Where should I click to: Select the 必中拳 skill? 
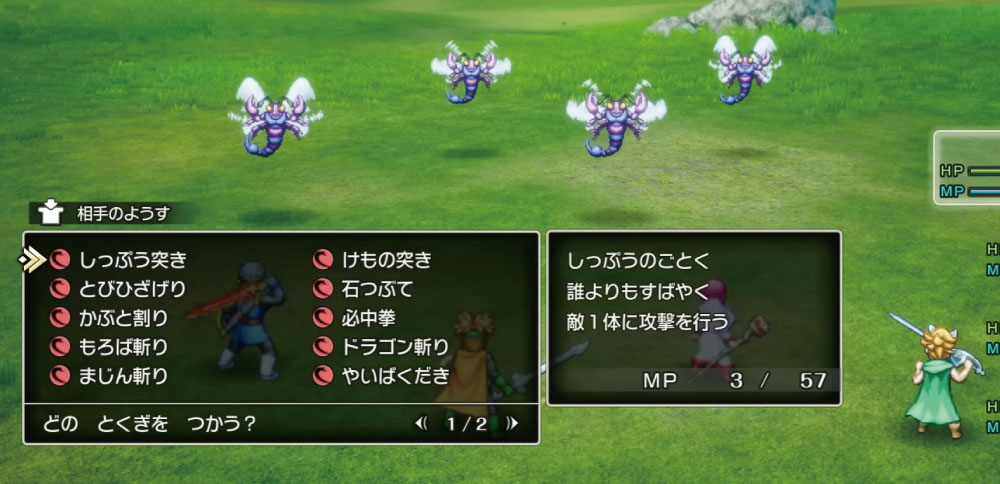click(x=366, y=318)
